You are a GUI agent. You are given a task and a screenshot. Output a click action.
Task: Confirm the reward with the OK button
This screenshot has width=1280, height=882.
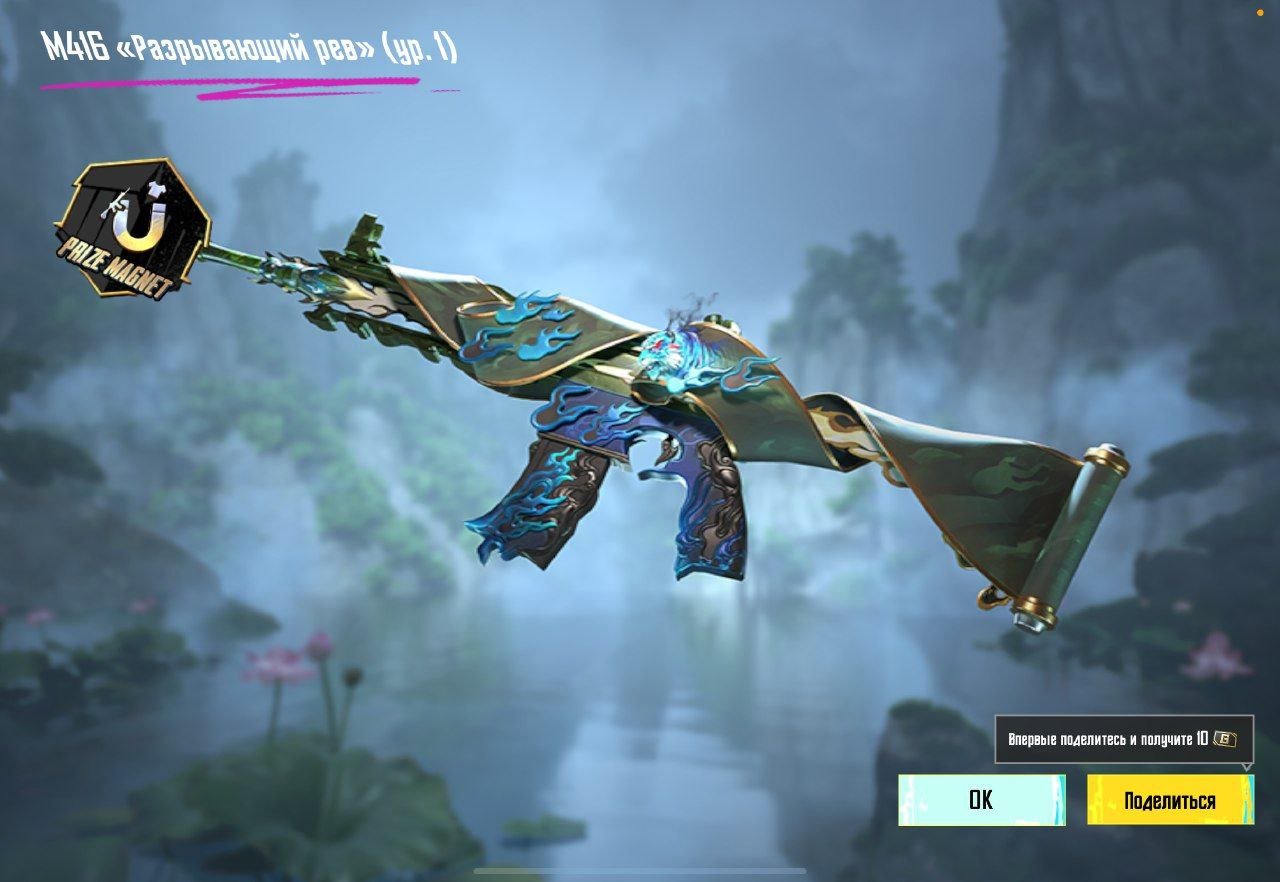point(980,800)
